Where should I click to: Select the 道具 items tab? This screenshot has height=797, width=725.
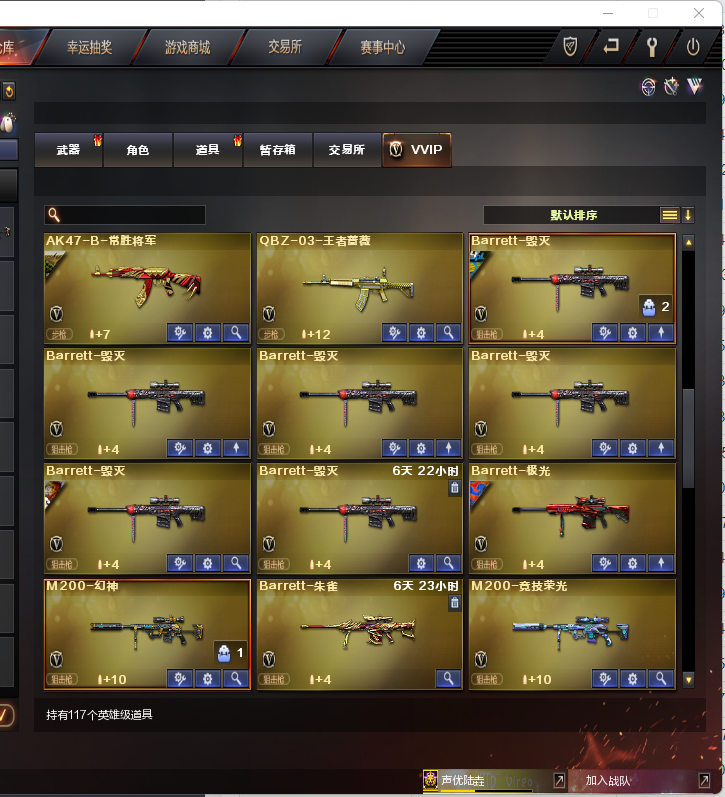tap(207, 150)
